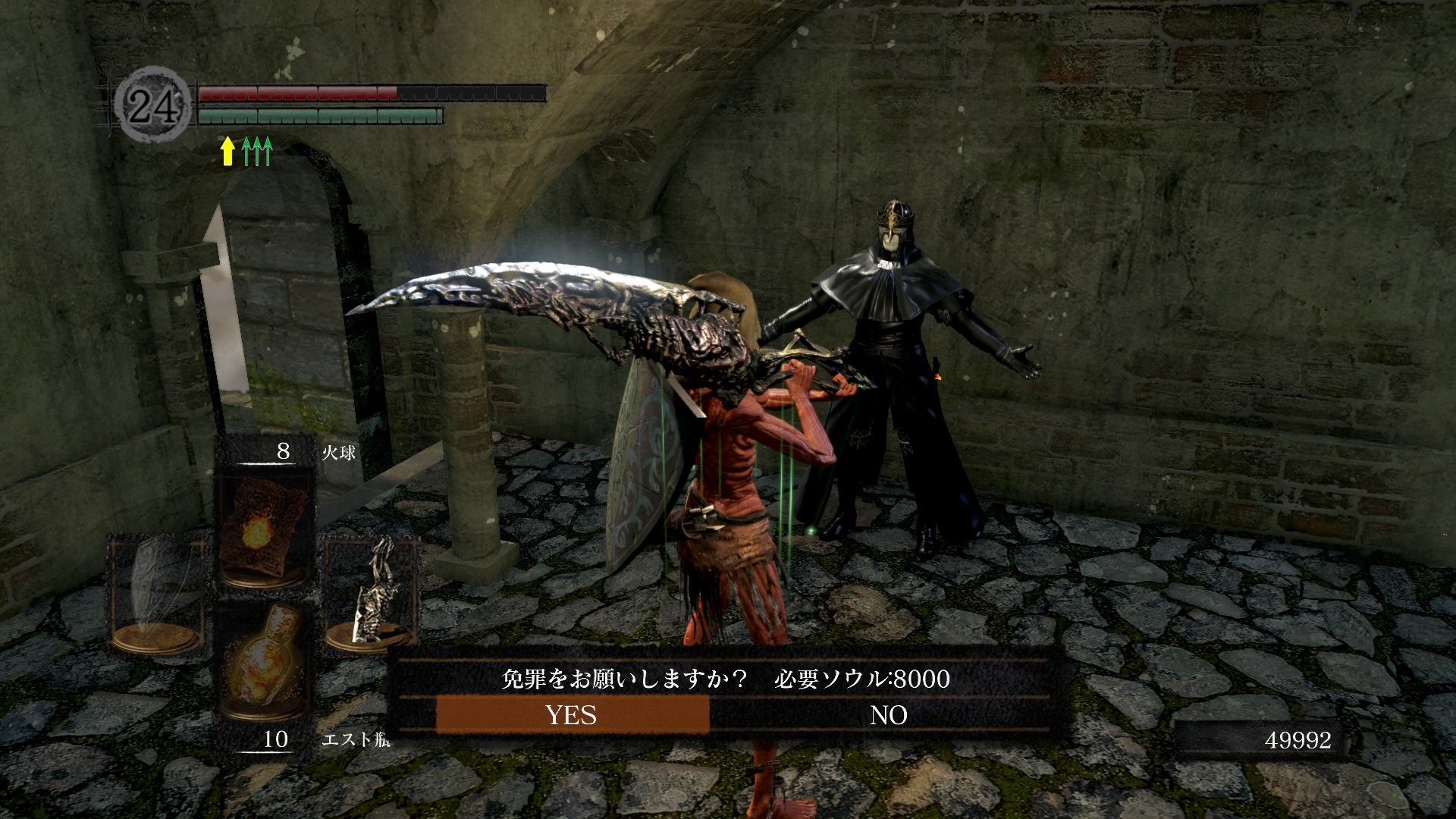The width and height of the screenshot is (1456, 819).
Task: Choose YES to request absolution
Action: click(572, 715)
